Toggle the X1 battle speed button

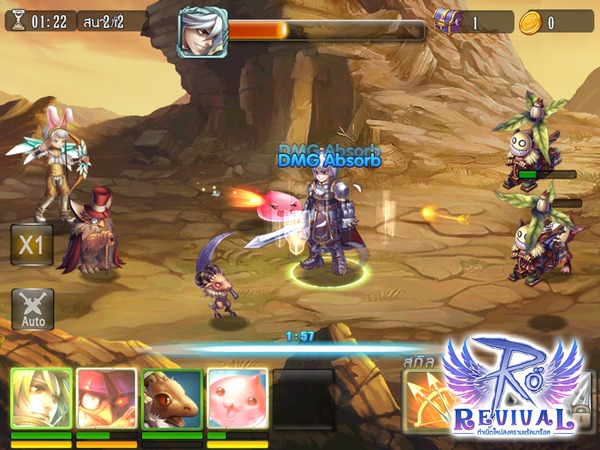pos(31,244)
